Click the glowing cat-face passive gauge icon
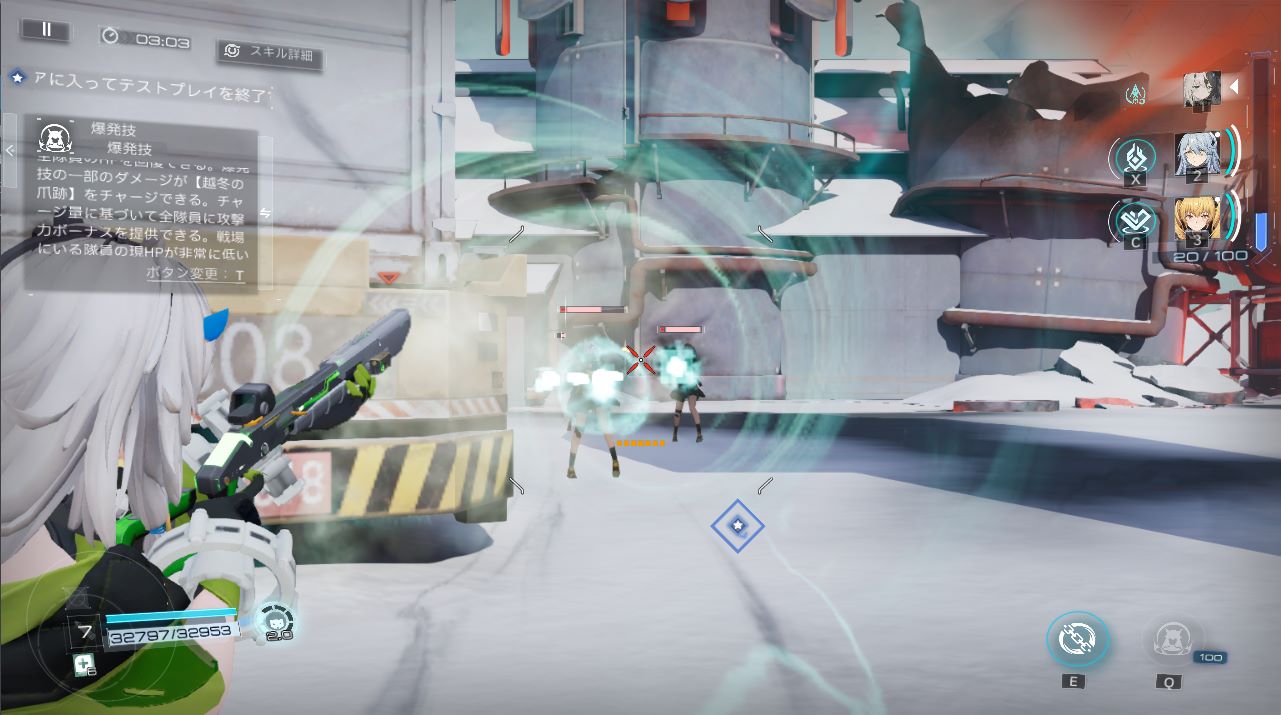Viewport: 1281px width, 715px height. pyautogui.click(x=273, y=620)
